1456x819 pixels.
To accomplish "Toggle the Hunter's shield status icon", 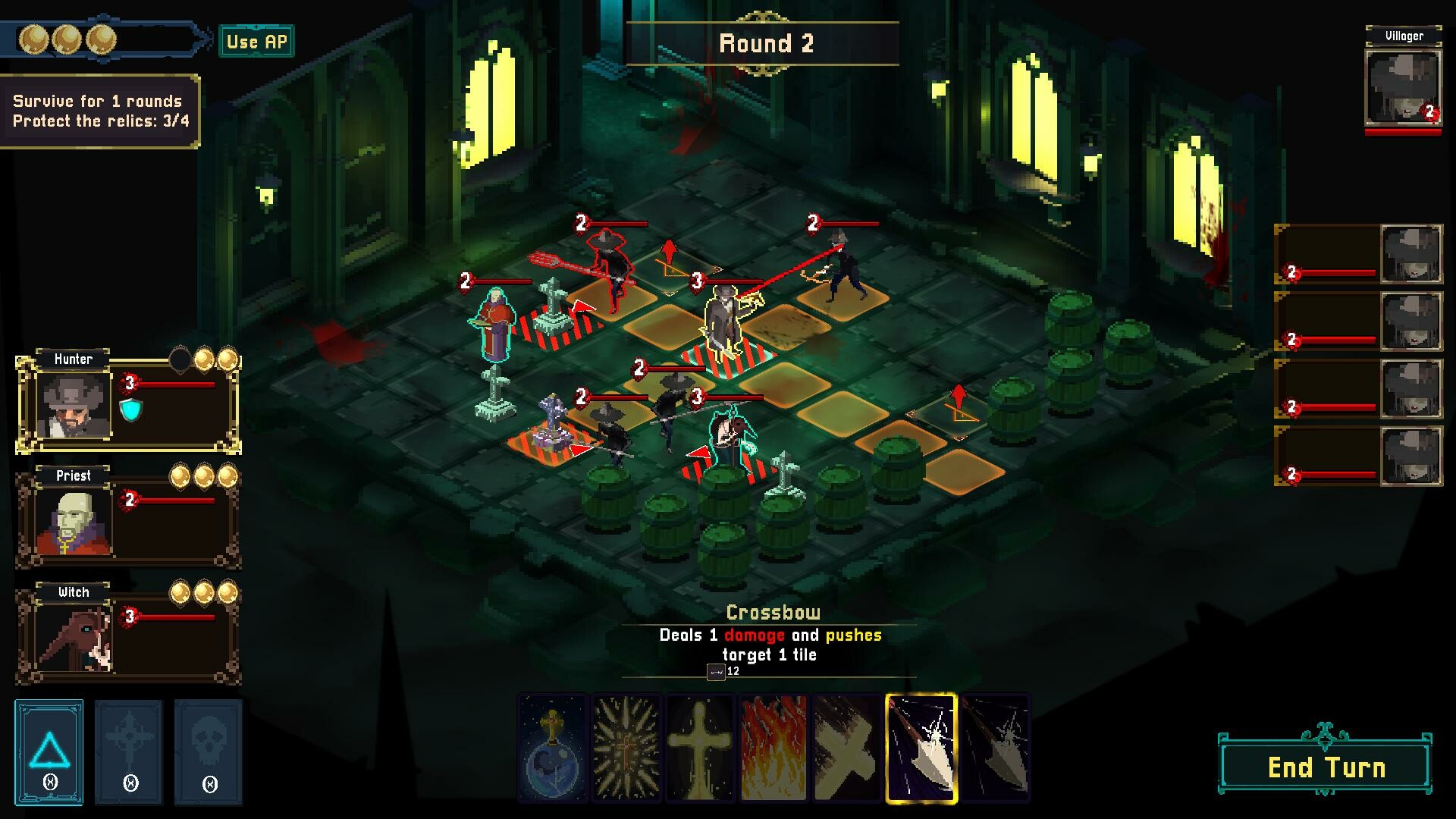I will pyautogui.click(x=130, y=411).
